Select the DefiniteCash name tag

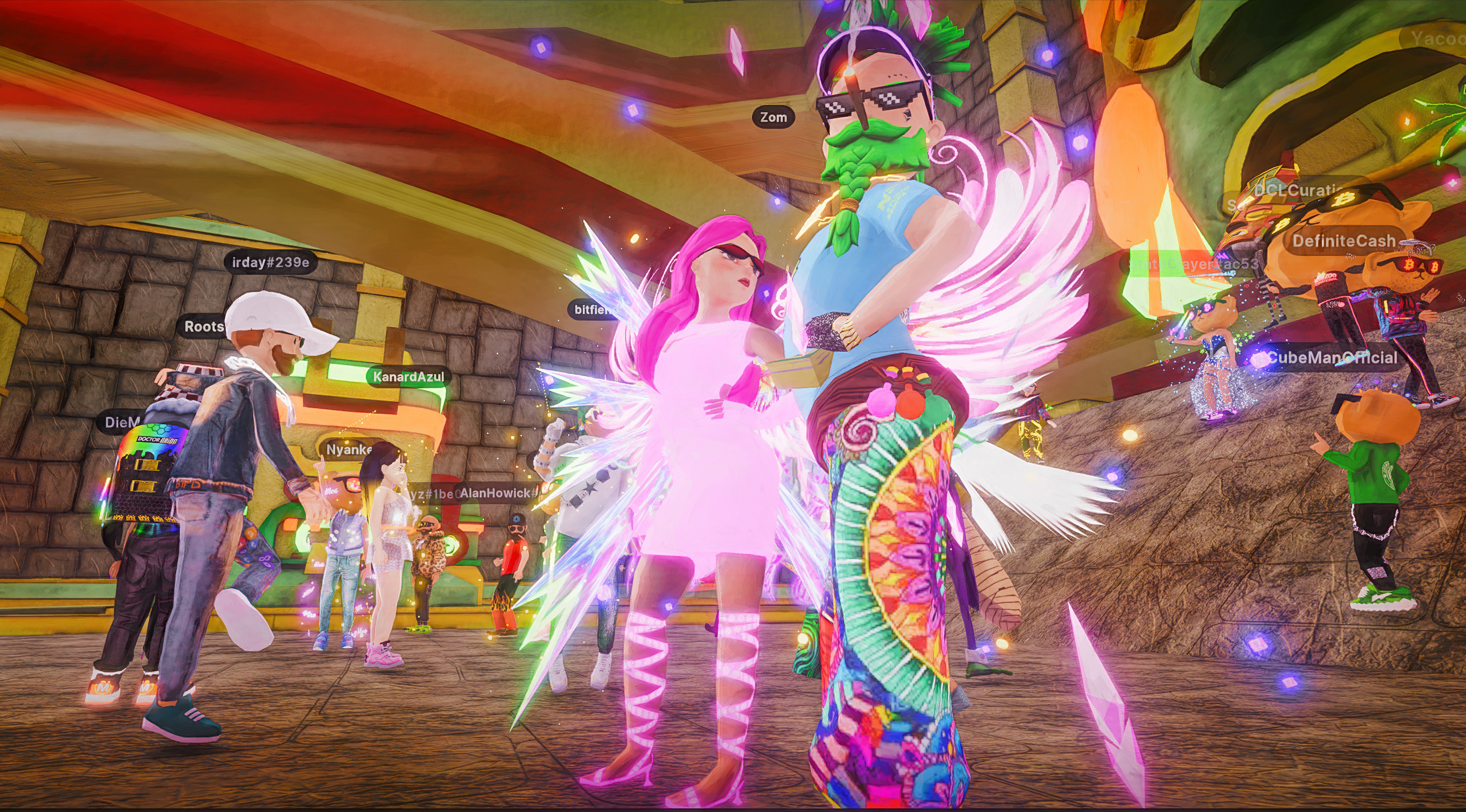(1343, 241)
